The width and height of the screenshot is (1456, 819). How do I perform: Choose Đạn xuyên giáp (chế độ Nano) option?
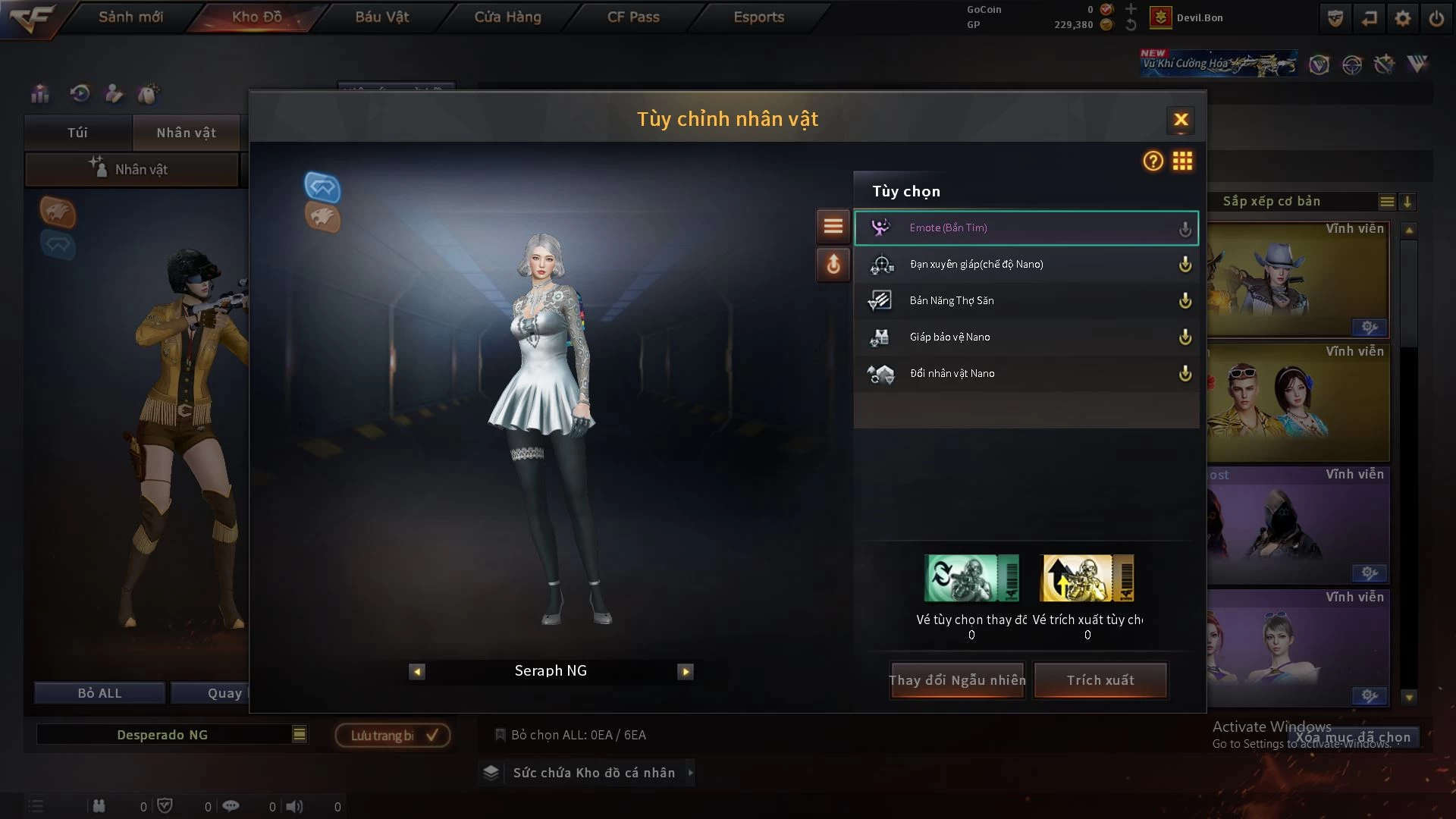pyautogui.click(x=1025, y=265)
